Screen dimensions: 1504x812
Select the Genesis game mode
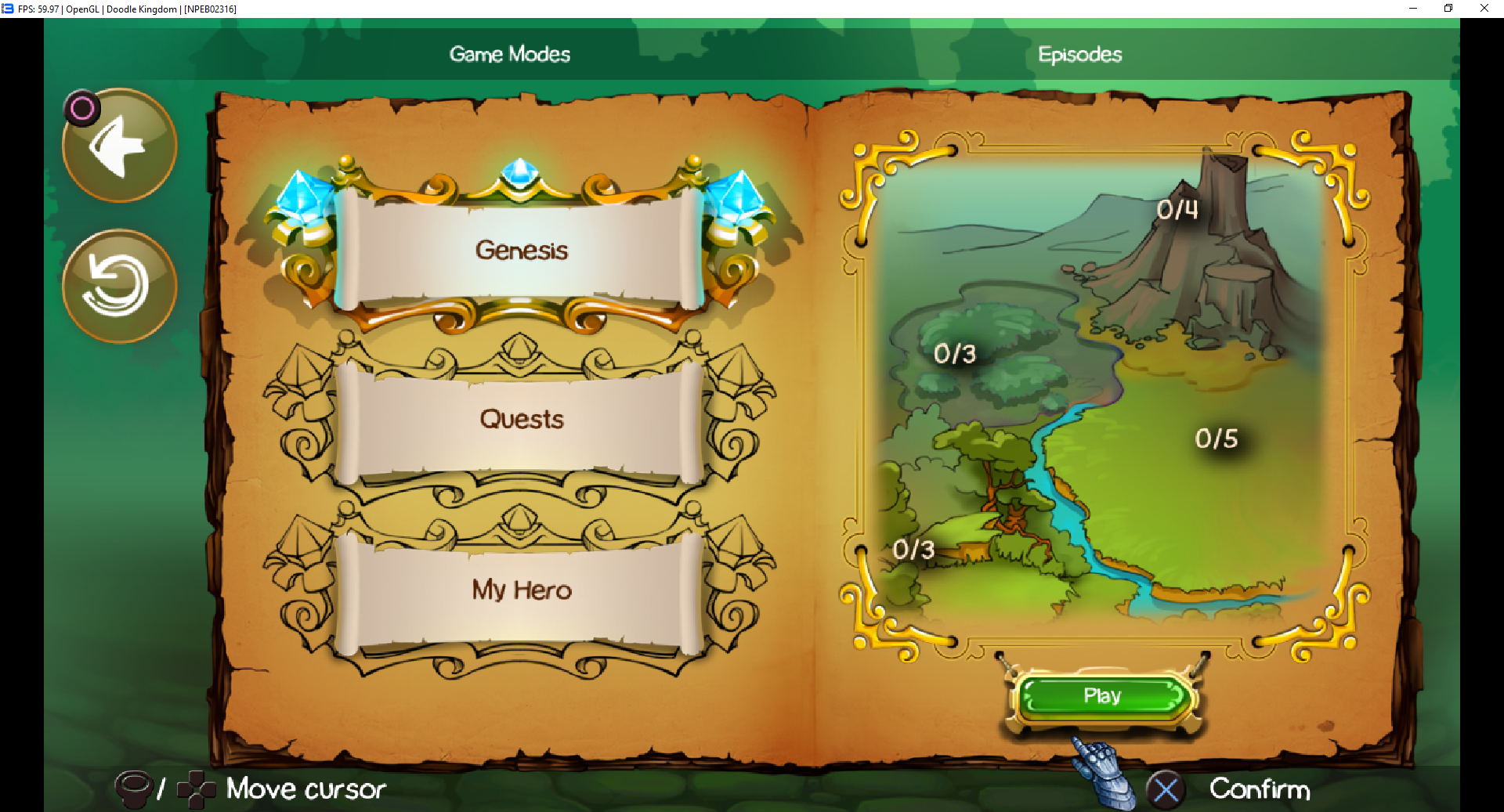[x=521, y=251]
